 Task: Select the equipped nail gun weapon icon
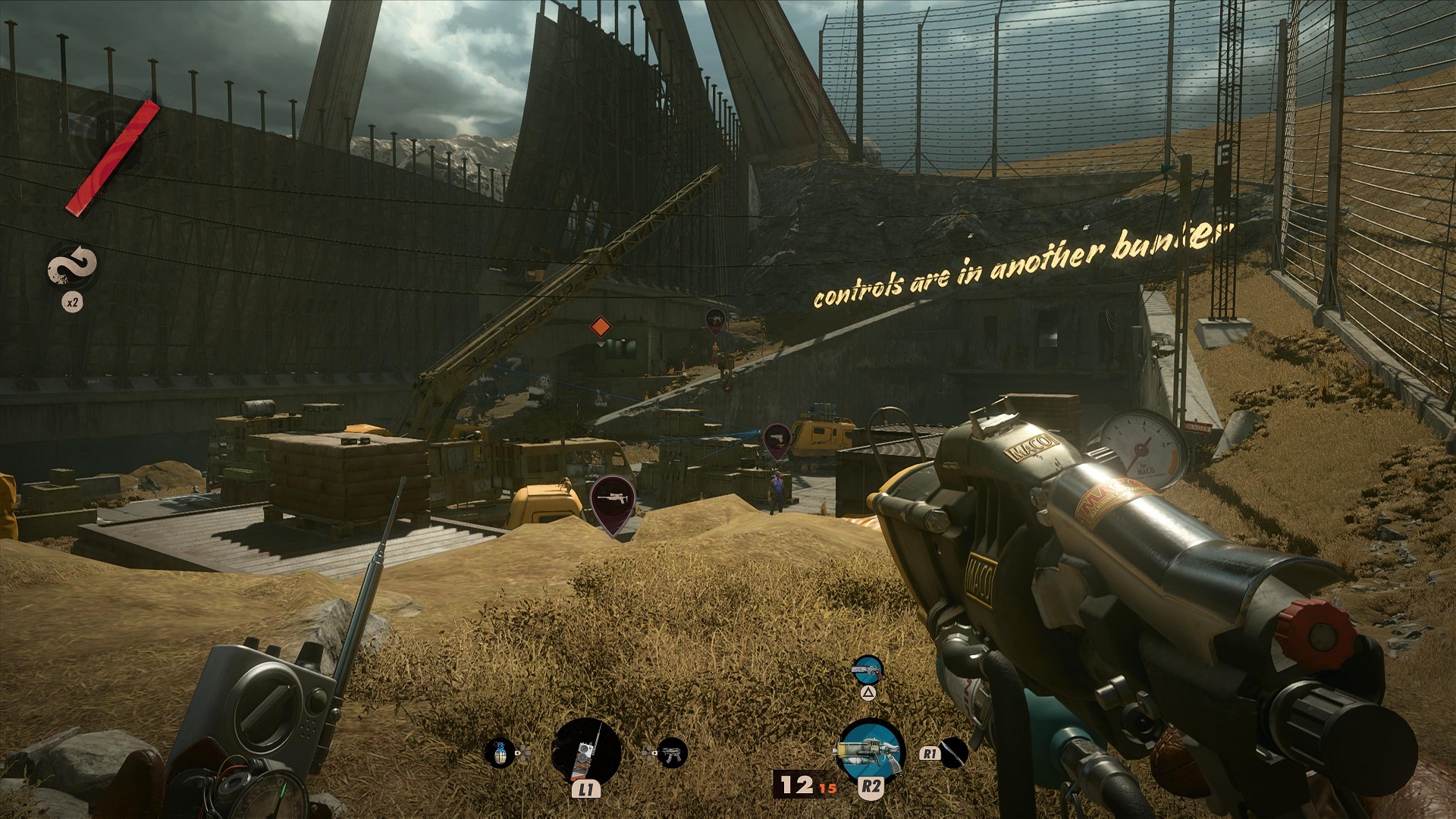(871, 752)
